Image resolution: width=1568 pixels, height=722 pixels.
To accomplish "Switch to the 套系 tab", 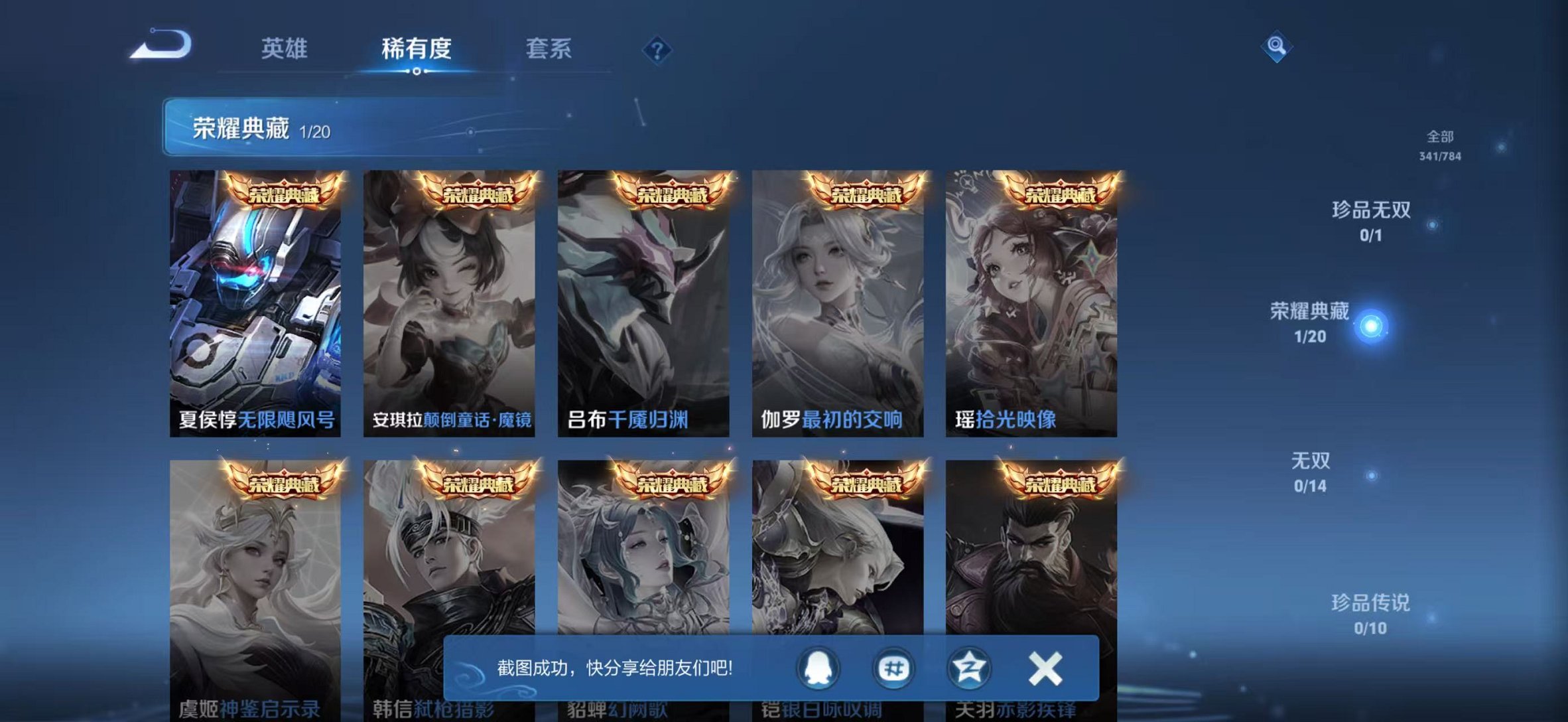I will pyautogui.click(x=551, y=49).
